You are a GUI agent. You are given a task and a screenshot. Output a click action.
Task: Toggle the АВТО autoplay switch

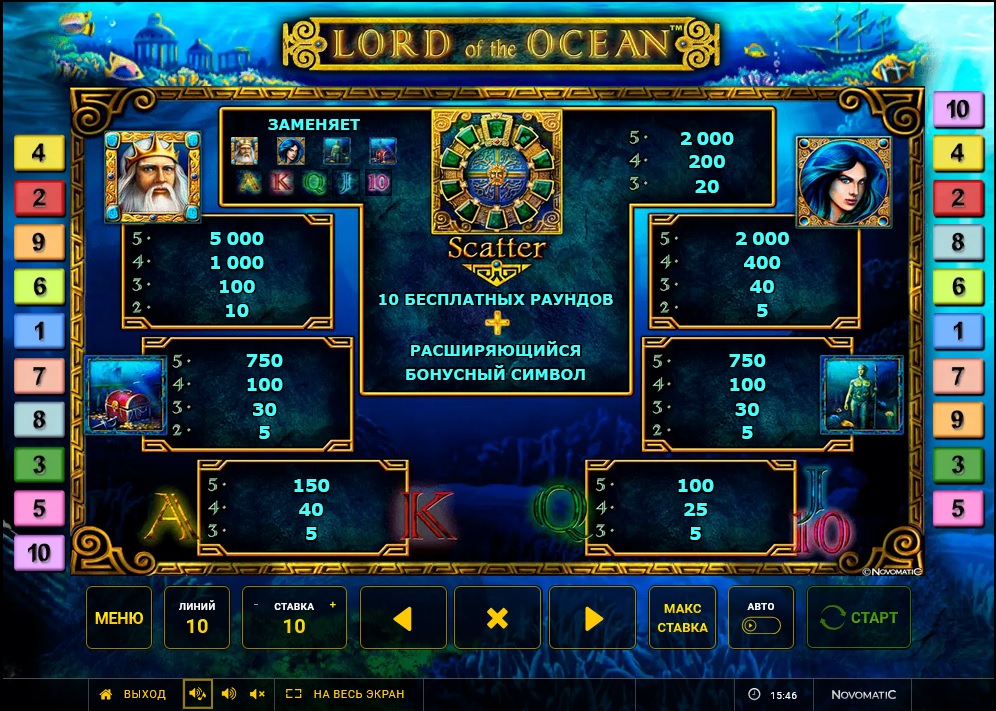761,625
